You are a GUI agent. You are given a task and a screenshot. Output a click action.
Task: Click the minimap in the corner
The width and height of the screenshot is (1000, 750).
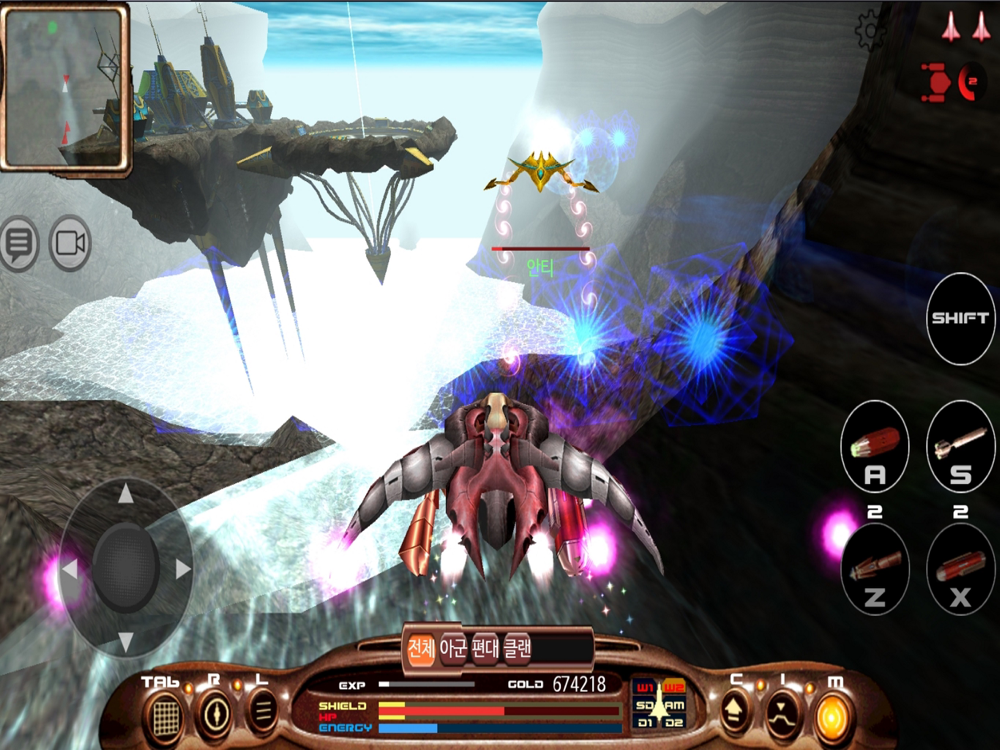click(x=65, y=88)
